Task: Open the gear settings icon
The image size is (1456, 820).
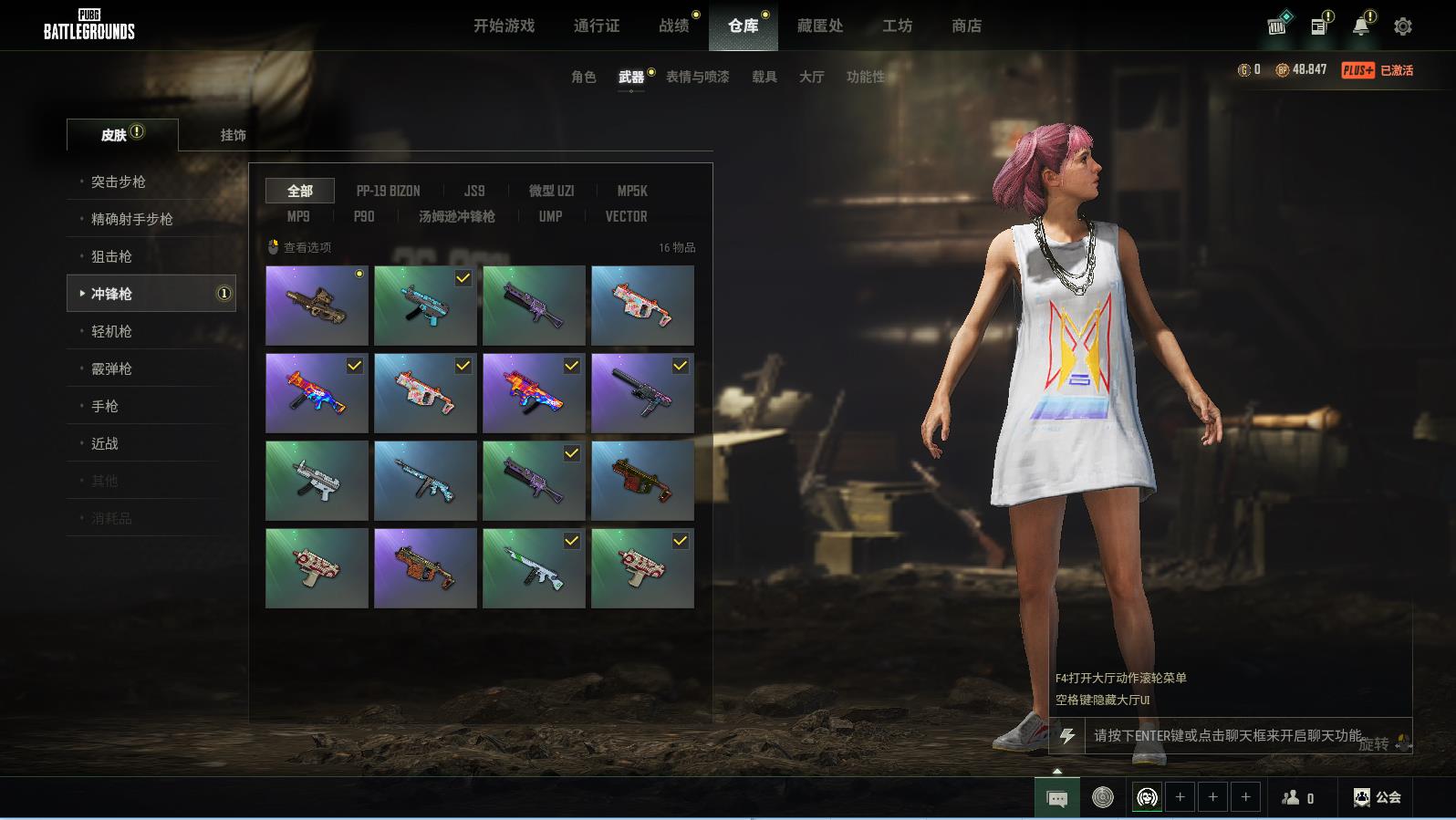Action: coord(1402,26)
